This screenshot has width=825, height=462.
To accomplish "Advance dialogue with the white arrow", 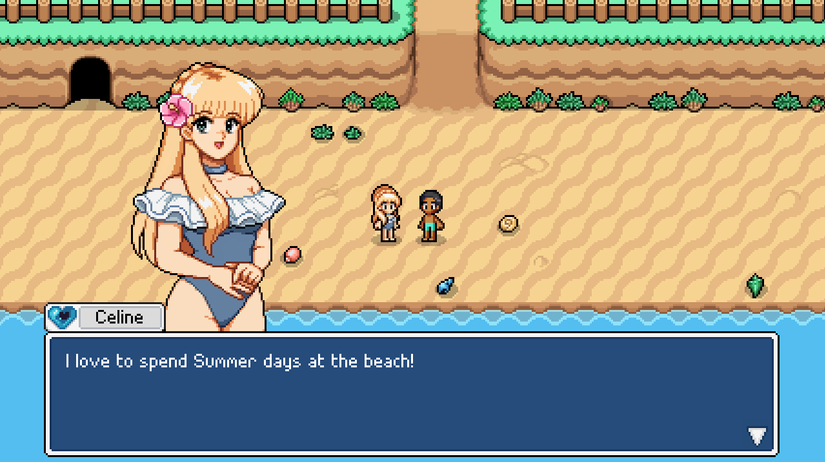I will click(x=757, y=436).
